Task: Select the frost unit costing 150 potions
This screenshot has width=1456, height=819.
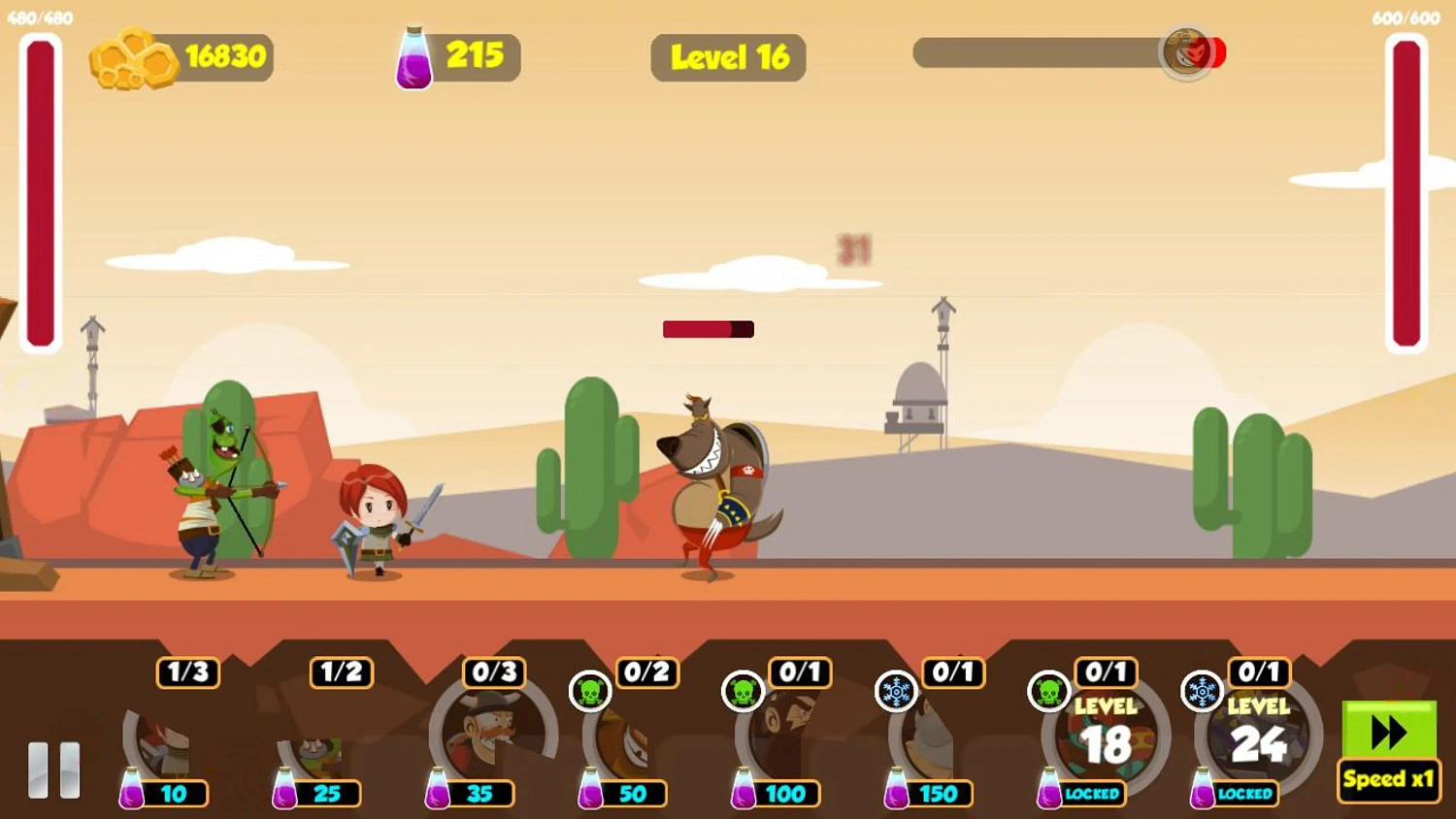Action: 937,739
